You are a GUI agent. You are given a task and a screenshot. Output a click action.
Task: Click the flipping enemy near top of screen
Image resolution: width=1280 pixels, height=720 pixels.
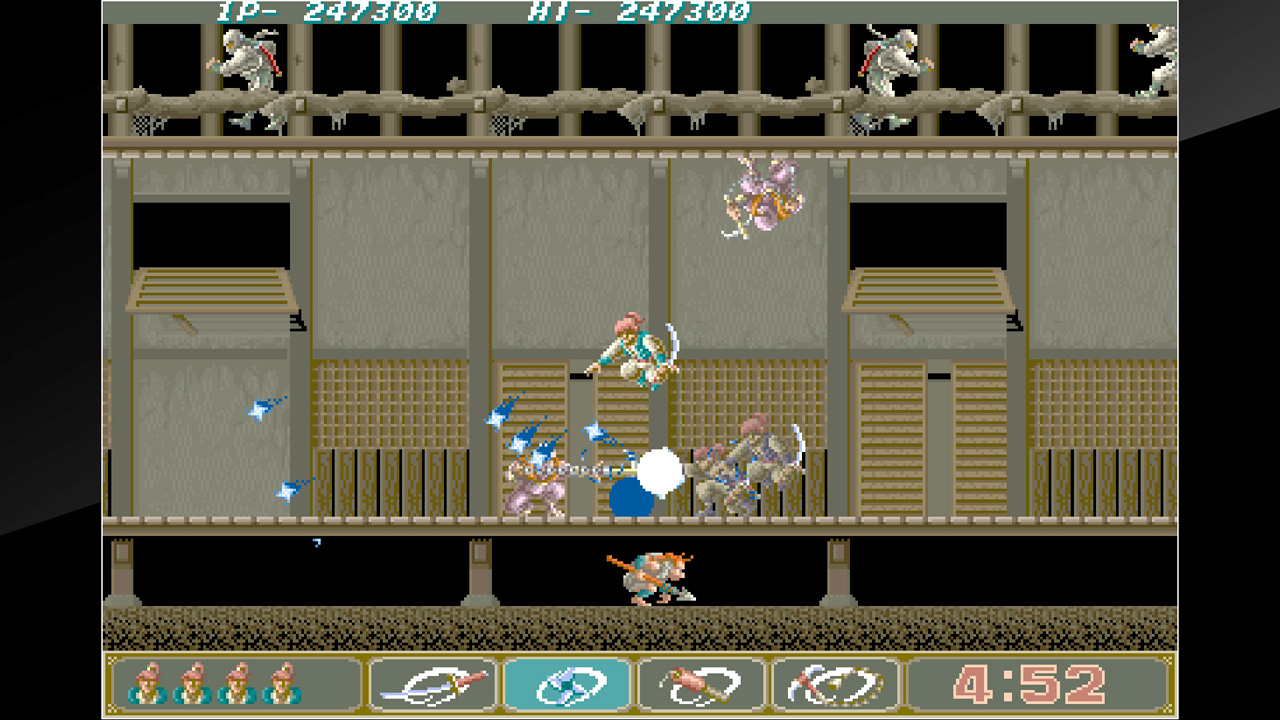tap(765, 195)
